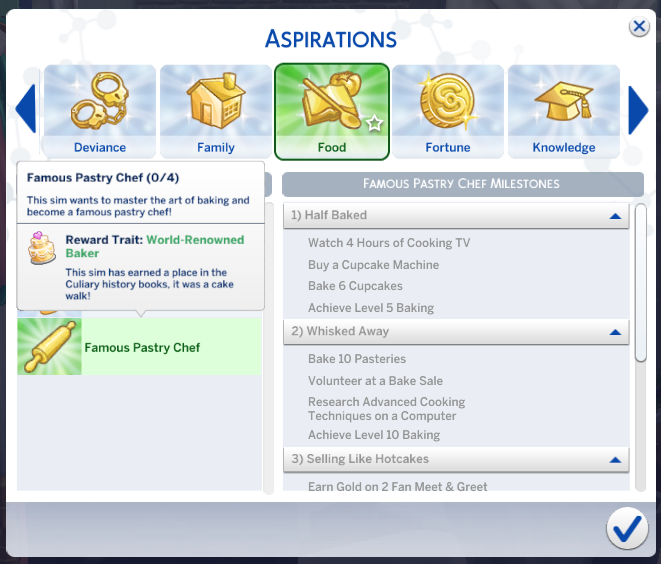Collapse the Whisked Away milestone section
The height and width of the screenshot is (564, 661).
point(615,331)
